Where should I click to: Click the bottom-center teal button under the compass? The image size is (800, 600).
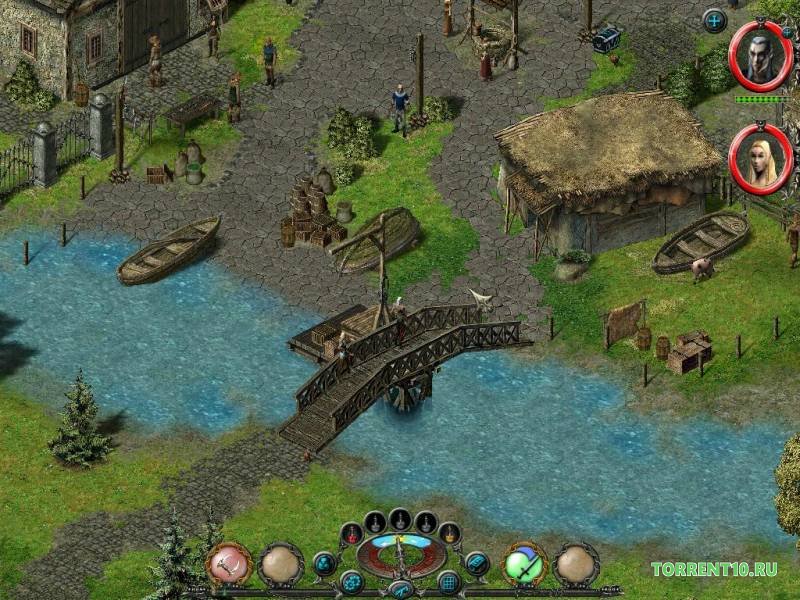(400, 589)
